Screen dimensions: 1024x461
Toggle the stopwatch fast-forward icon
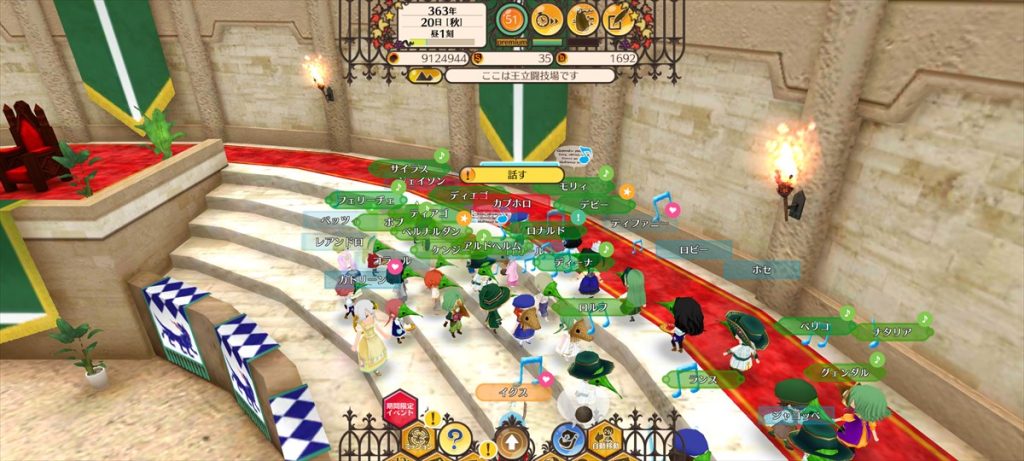coord(546,18)
